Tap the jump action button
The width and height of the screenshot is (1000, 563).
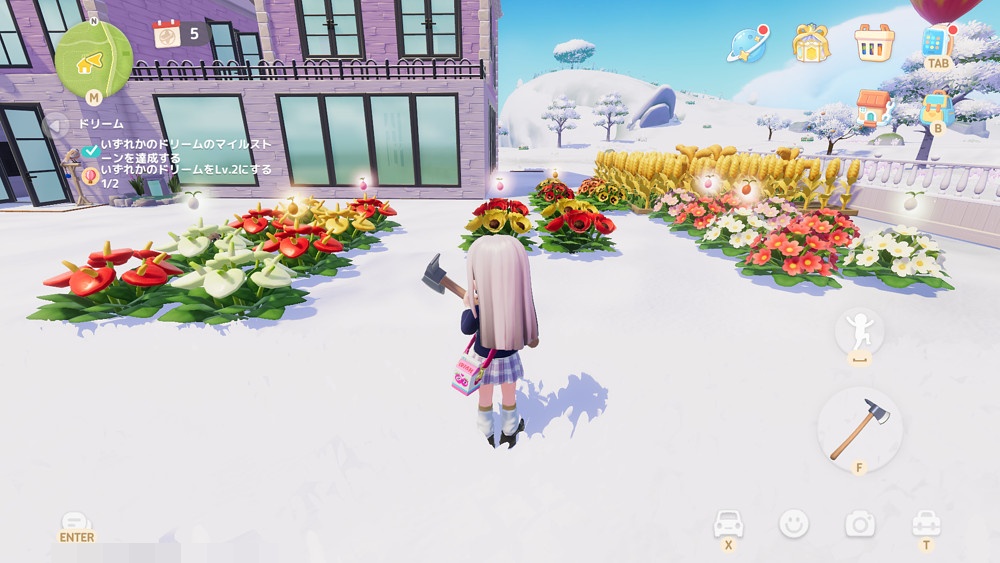(859, 330)
